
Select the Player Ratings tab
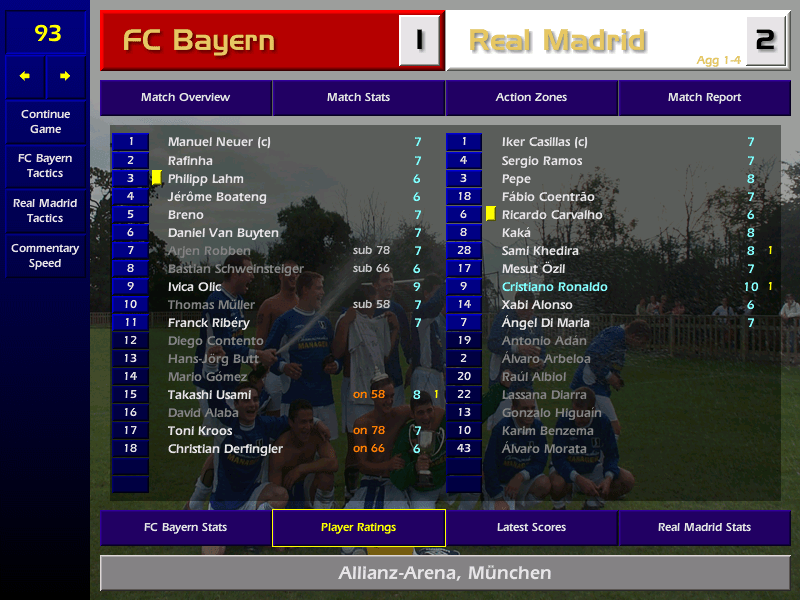(x=358, y=527)
